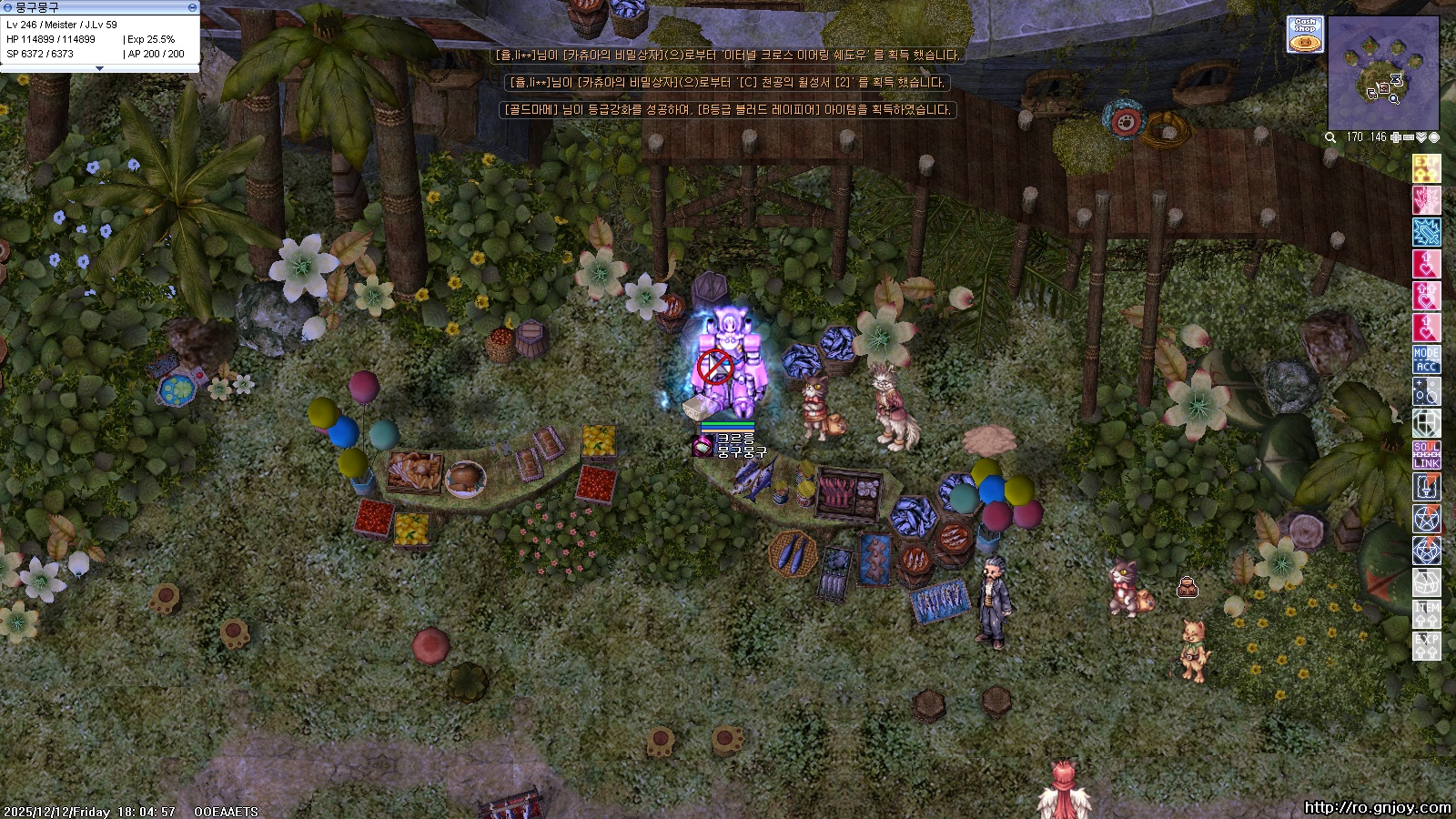Click the magnifier icon below the minimap

click(1330, 137)
